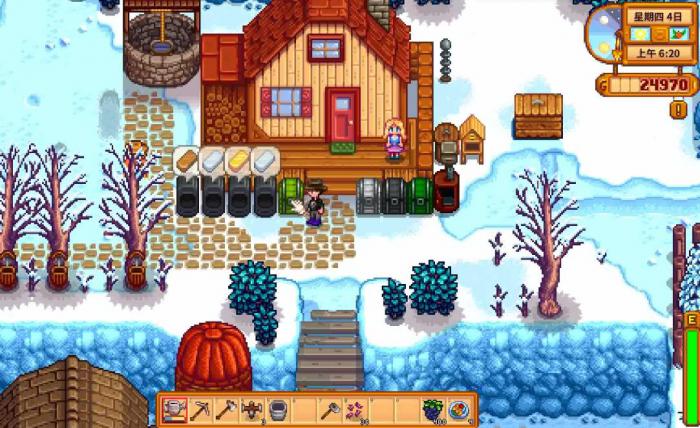The width and height of the screenshot is (700, 428).
Task: Equip the axe from the hotbar
Action: pyautogui.click(x=227, y=409)
